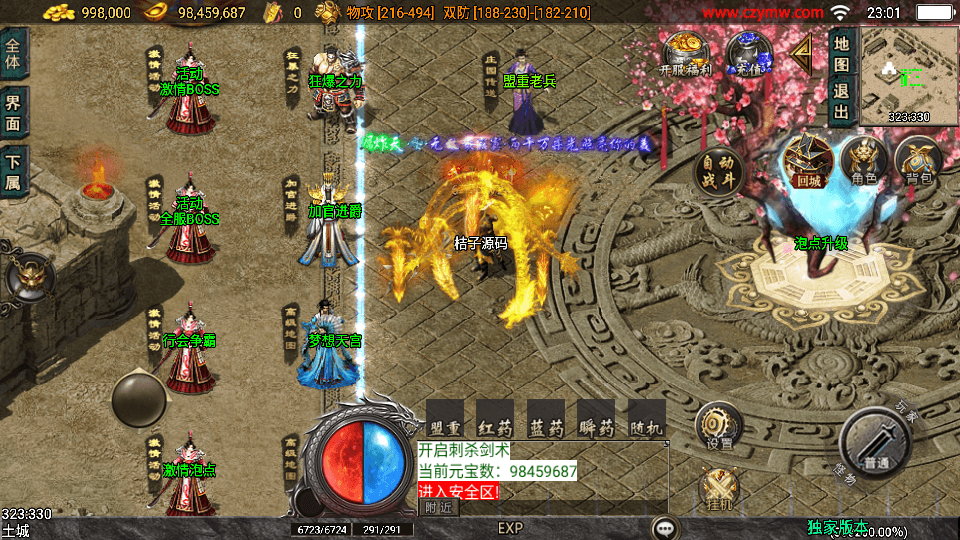960x540 pixels.
Task: Select the 全体 tab on the left edge
Action: [14, 53]
